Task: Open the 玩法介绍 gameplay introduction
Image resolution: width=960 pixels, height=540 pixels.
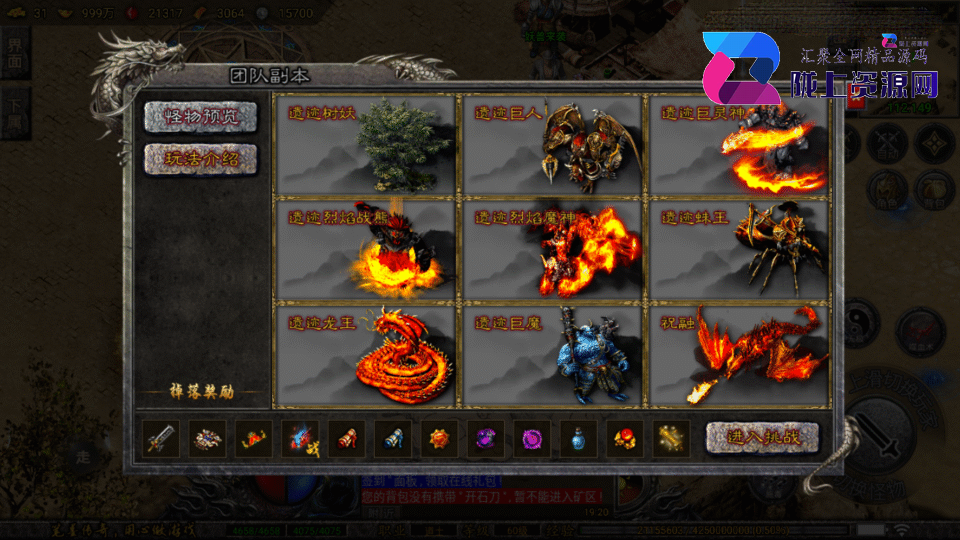Action: [201, 159]
